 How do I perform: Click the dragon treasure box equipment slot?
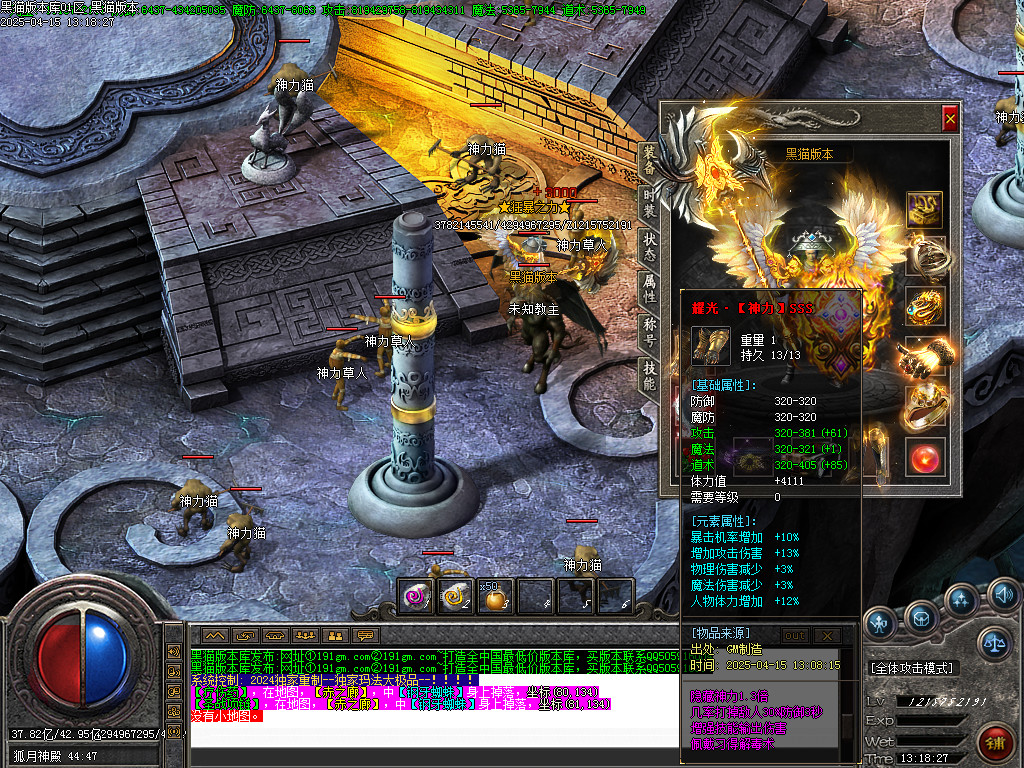click(924, 210)
